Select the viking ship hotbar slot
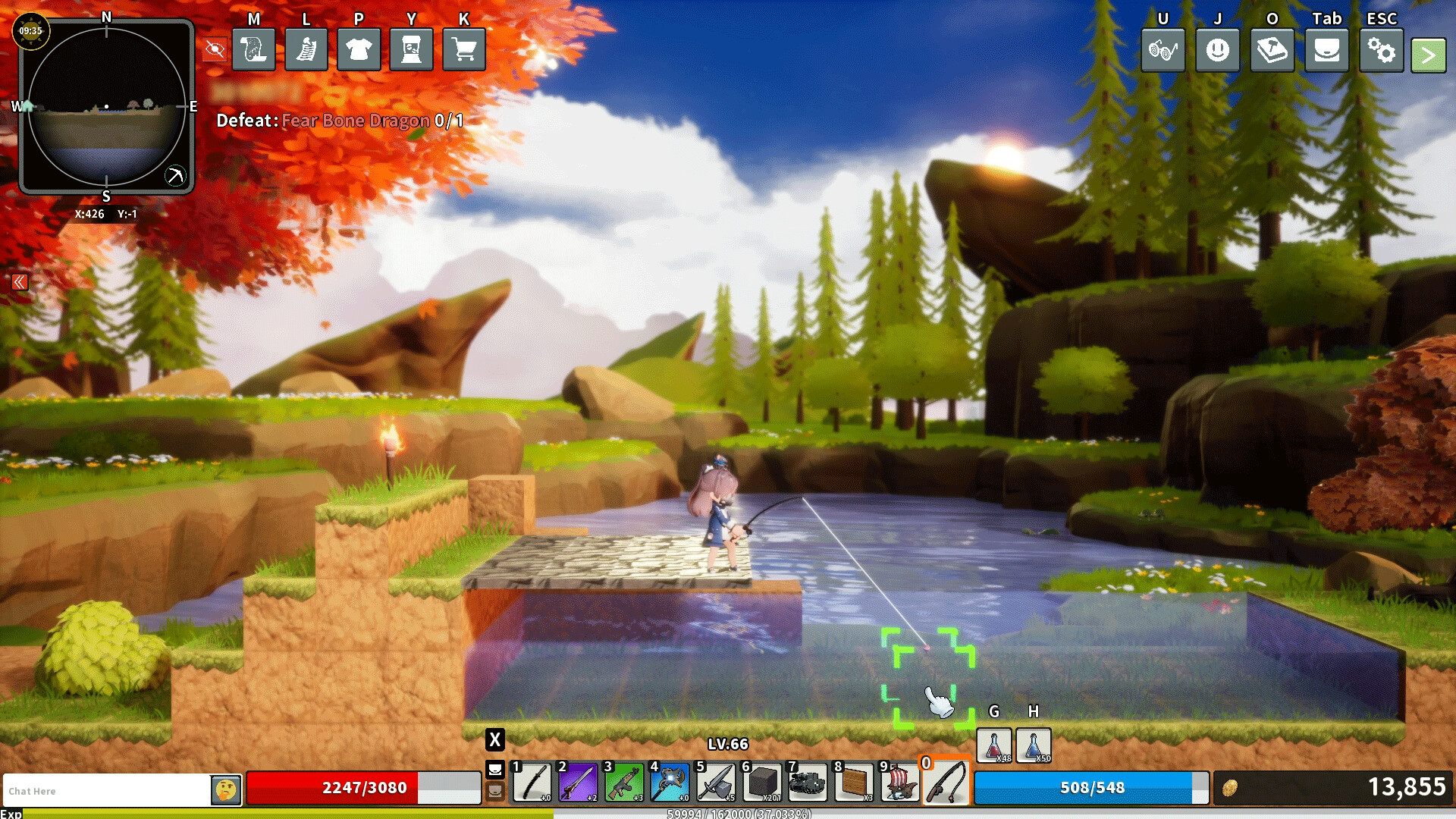The width and height of the screenshot is (1456, 819). (x=899, y=783)
